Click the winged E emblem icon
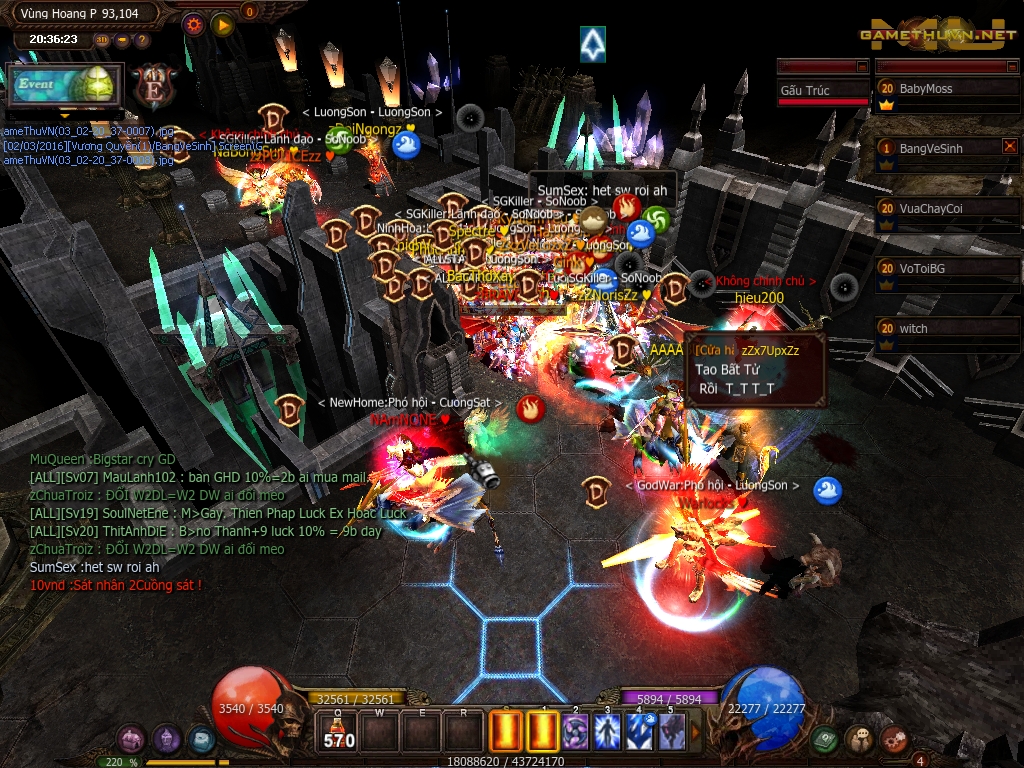Viewport: 1024px width, 768px height. click(155, 86)
